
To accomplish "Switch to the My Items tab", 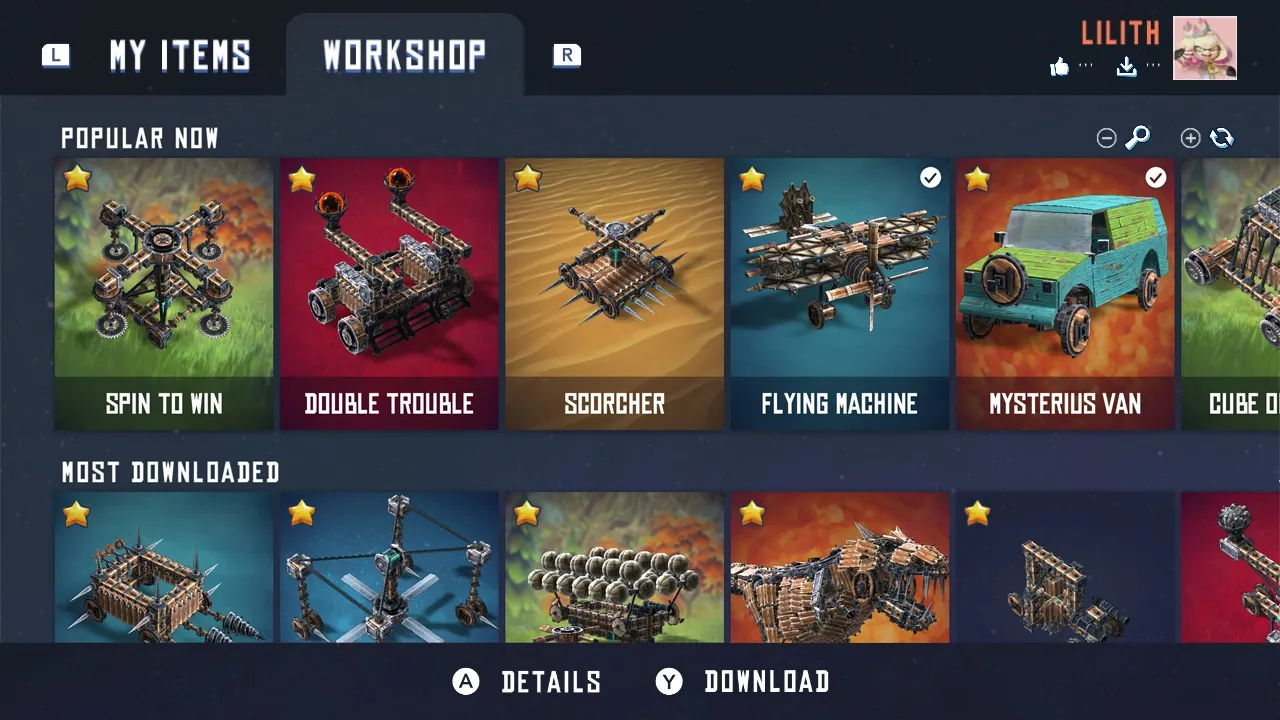I will click(x=180, y=56).
